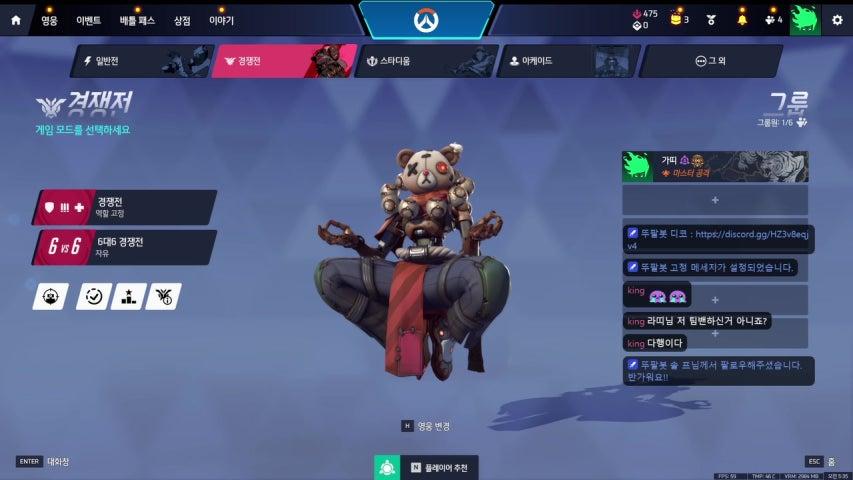The height and width of the screenshot is (480, 853).
Task: Go to the home screen icon
Action: [15, 19]
